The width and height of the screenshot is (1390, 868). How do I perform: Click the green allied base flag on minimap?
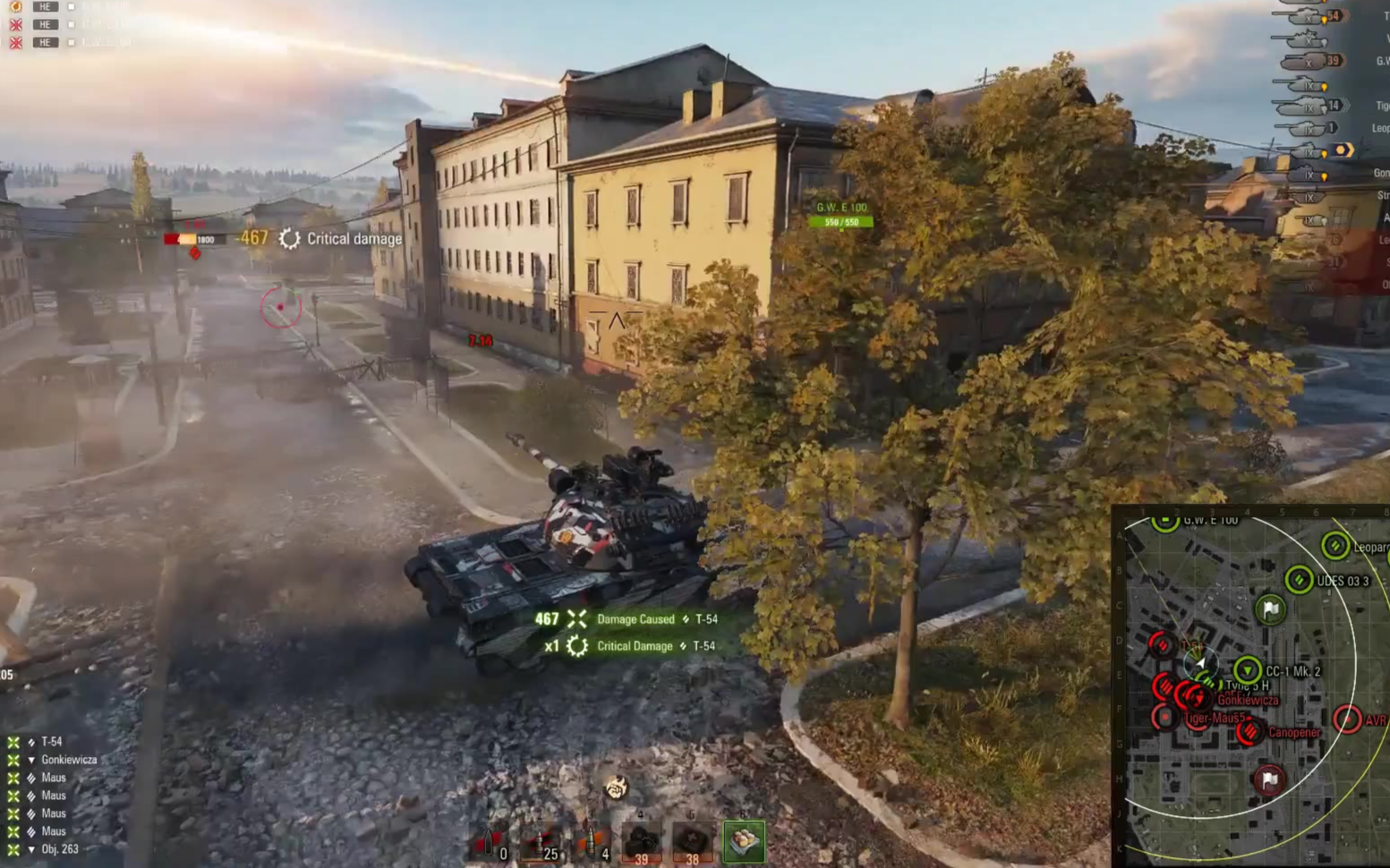(x=1270, y=609)
